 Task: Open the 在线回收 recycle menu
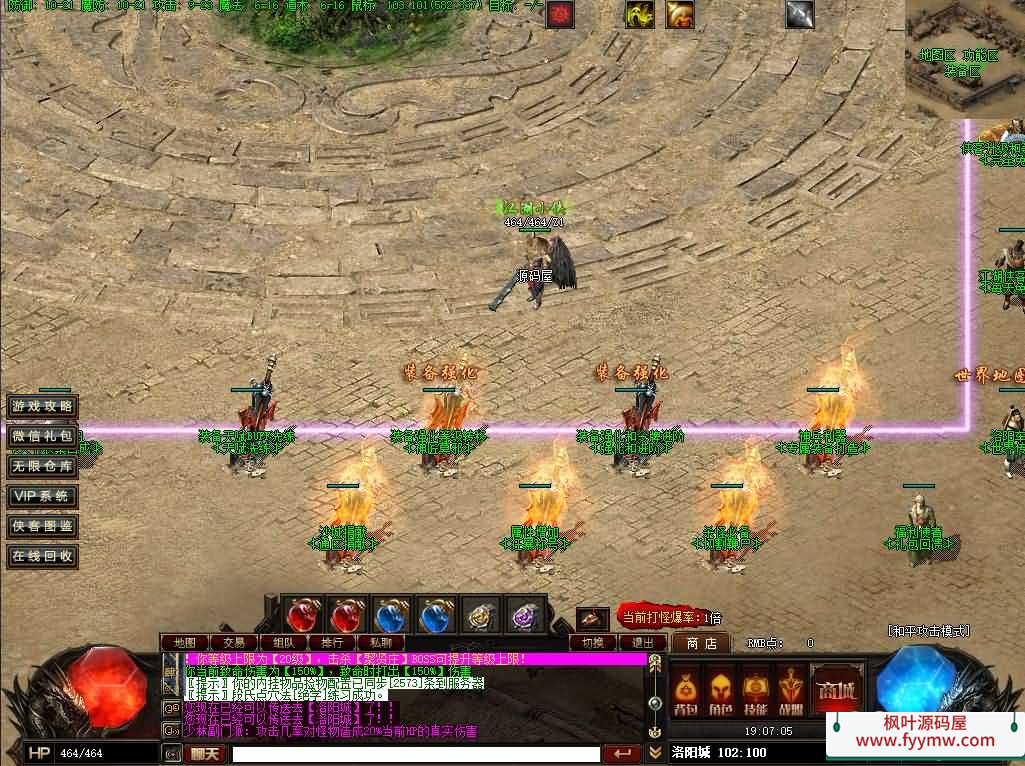click(x=42, y=555)
